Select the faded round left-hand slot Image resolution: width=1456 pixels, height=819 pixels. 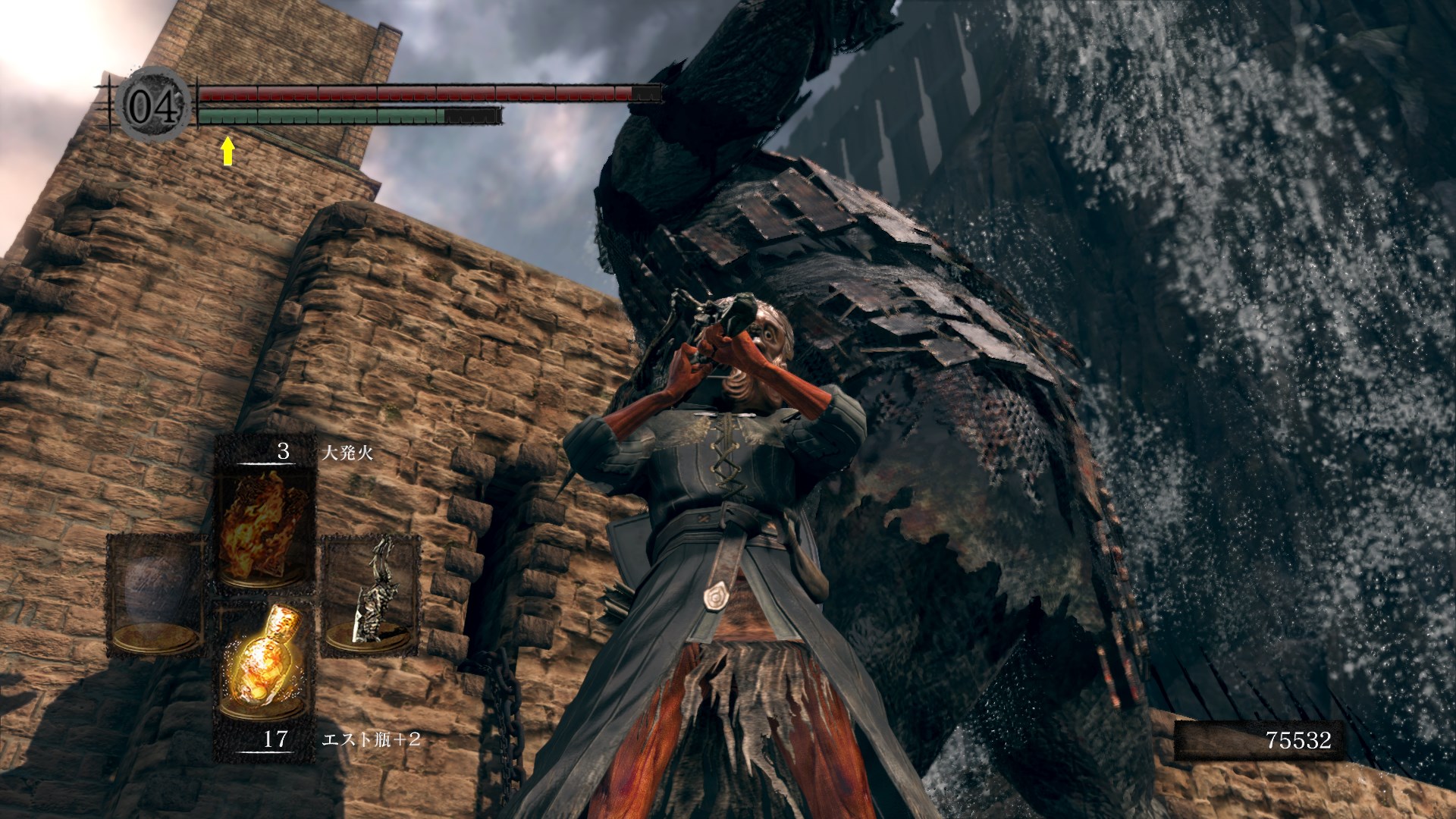pyautogui.click(x=156, y=595)
